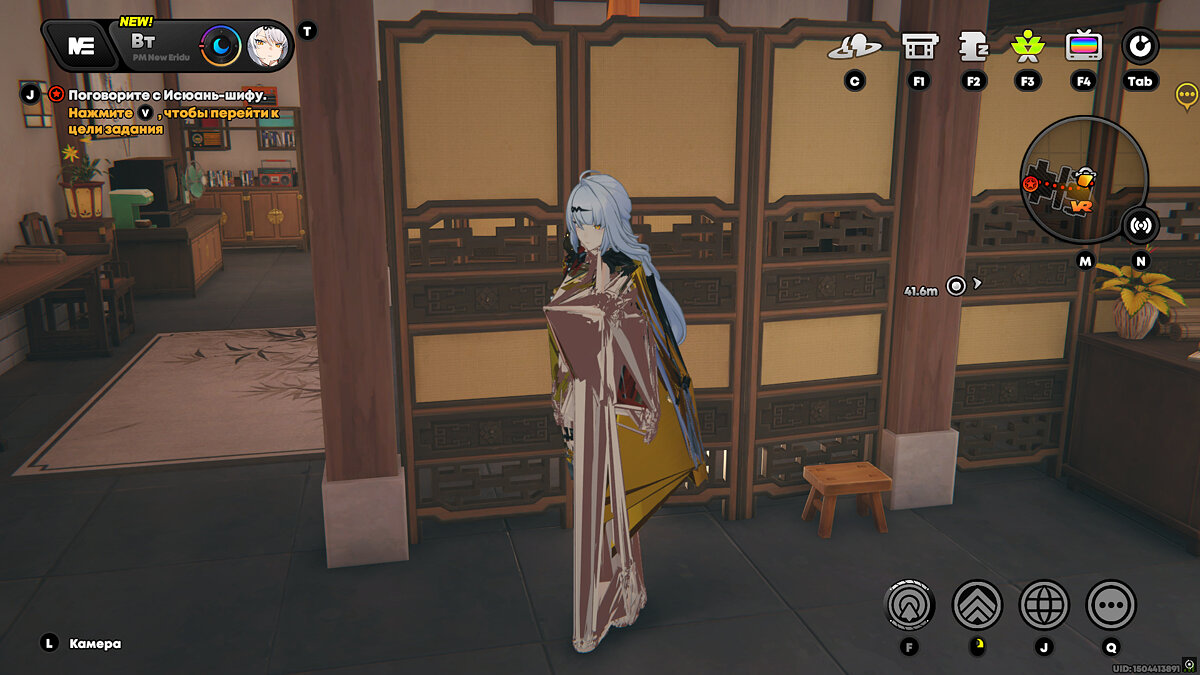Click the moon time-of-day dial

(220, 45)
